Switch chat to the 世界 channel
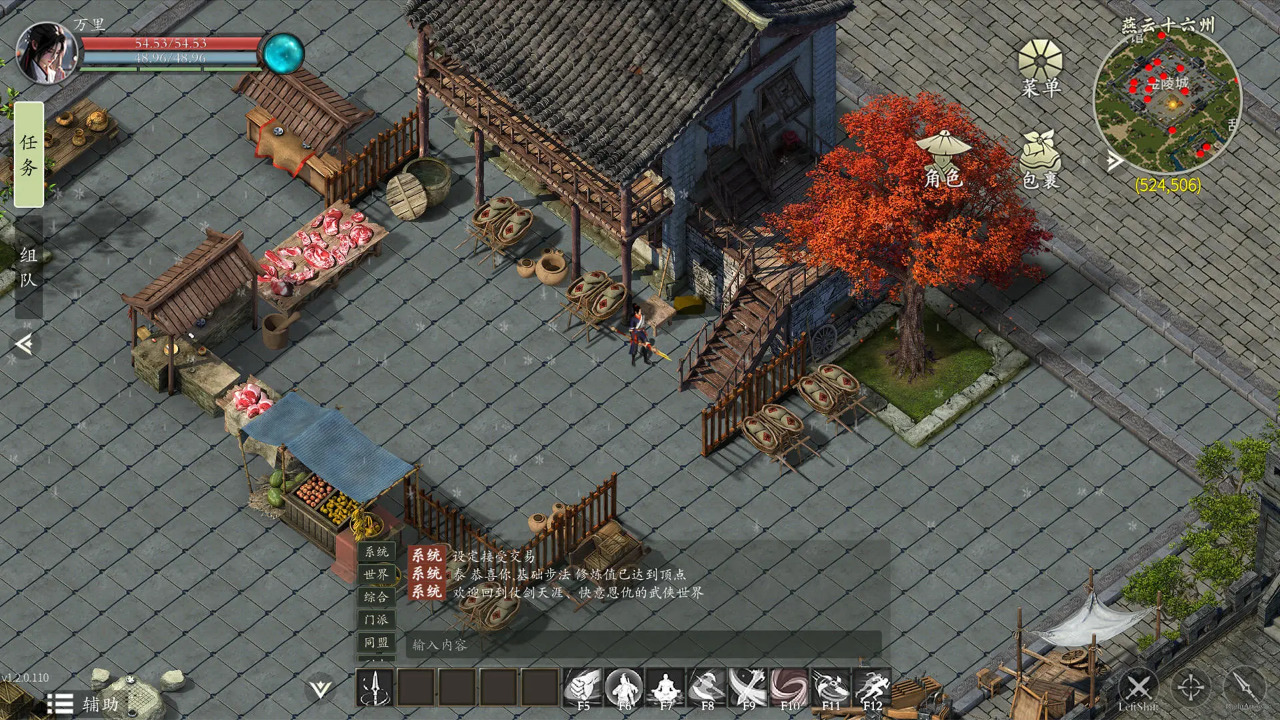 377,574
